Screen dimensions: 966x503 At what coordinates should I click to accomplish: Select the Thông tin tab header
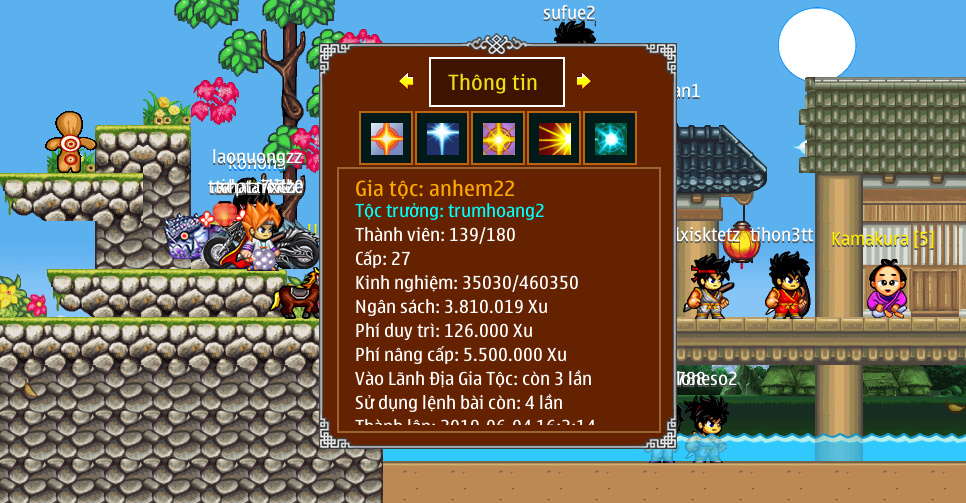tap(496, 82)
